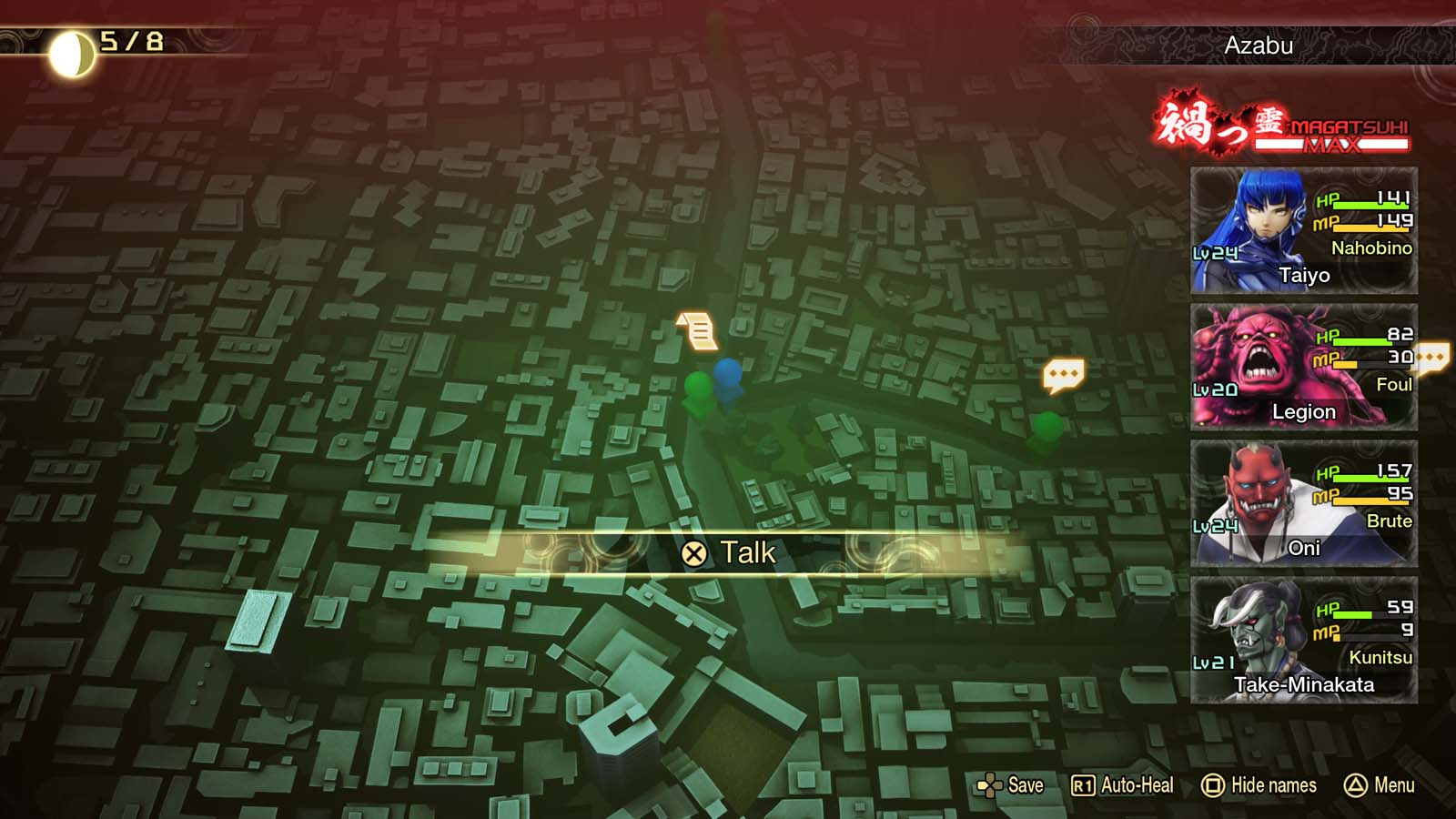Toggle Hide names option
The height and width of the screenshot is (819, 1456).
pos(1259,785)
